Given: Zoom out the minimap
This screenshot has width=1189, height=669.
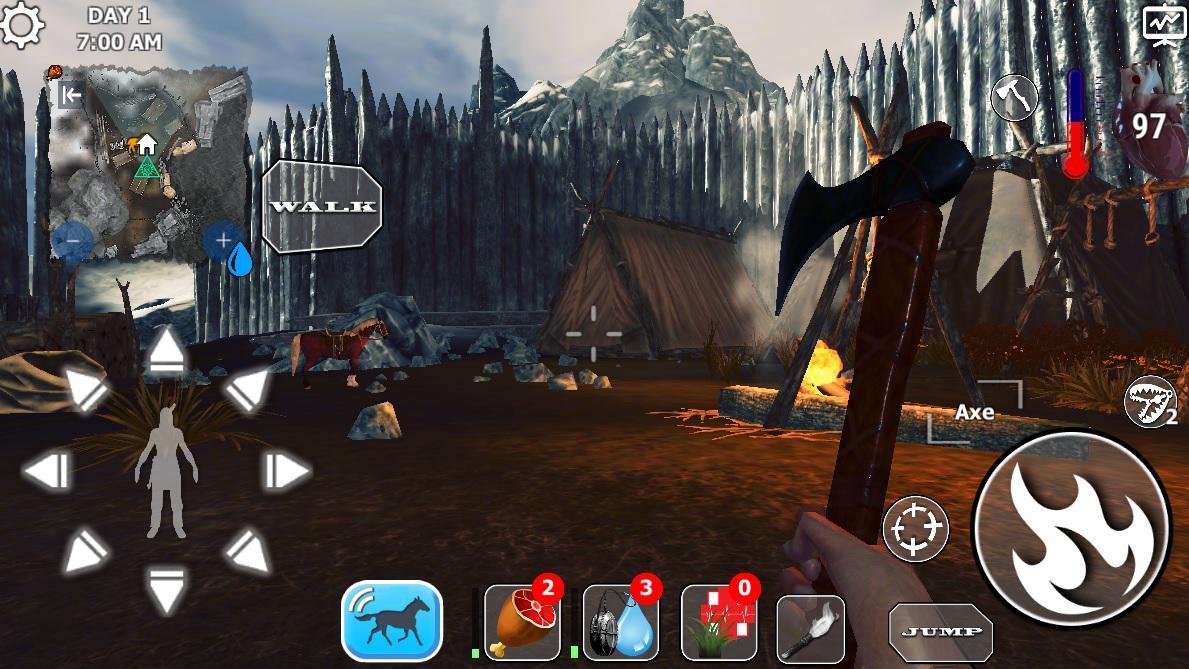Looking at the screenshot, I should point(72,241).
